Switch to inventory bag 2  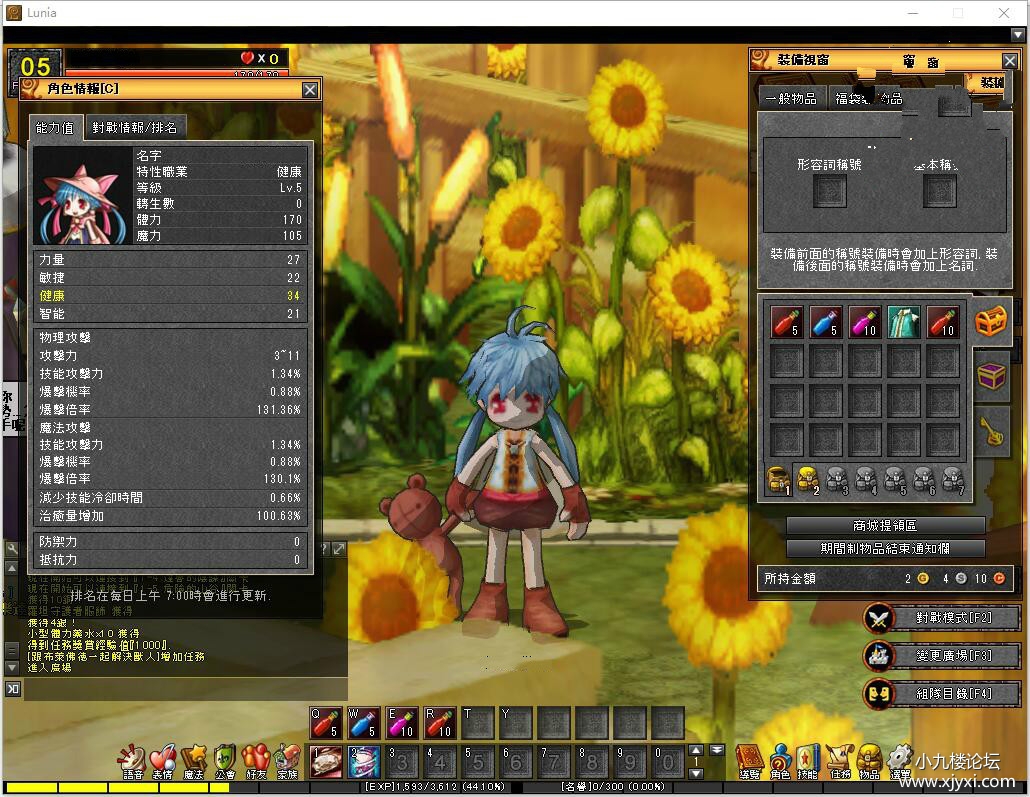pyautogui.click(x=808, y=481)
